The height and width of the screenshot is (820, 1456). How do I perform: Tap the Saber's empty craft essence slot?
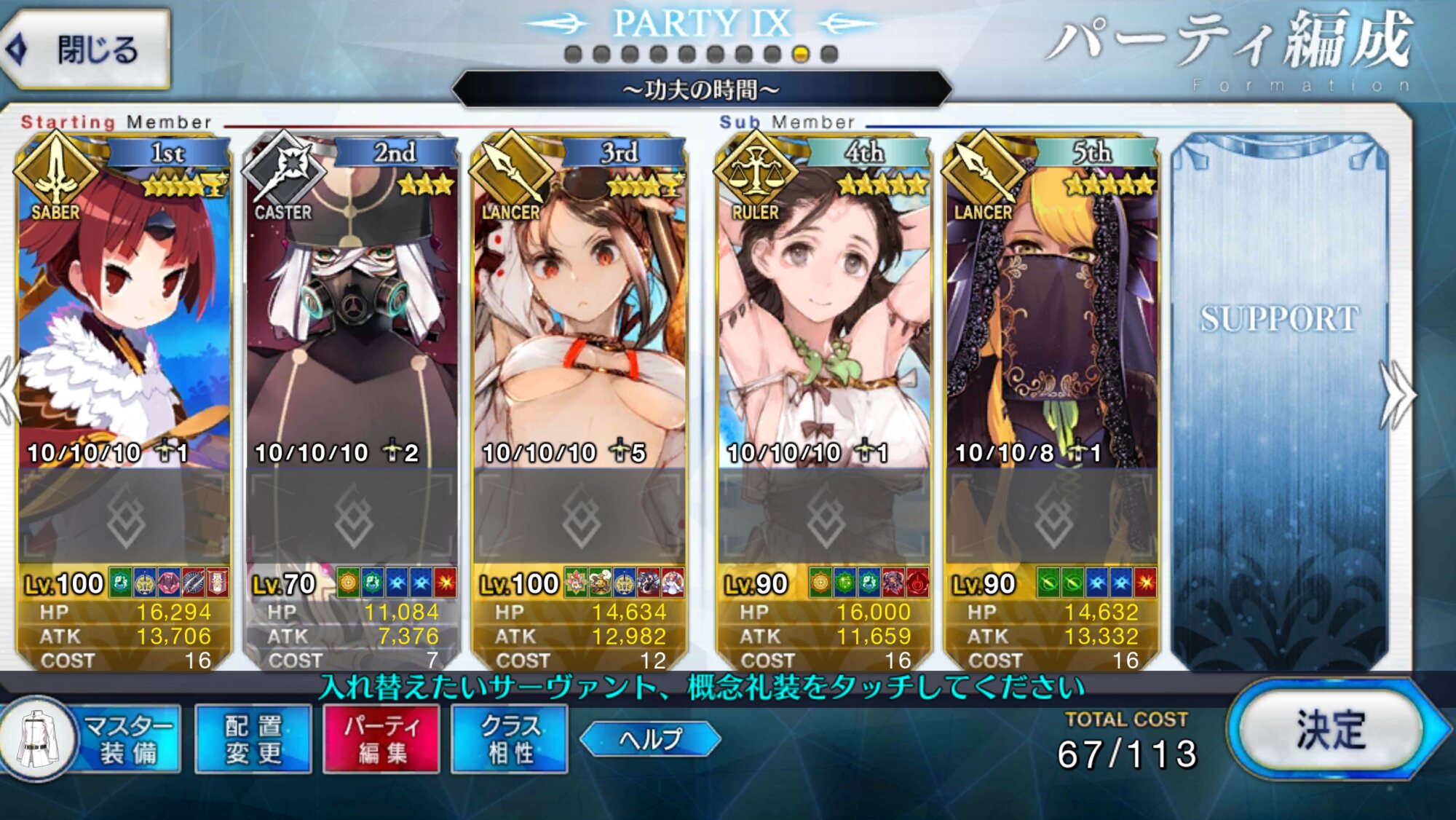tap(124, 517)
